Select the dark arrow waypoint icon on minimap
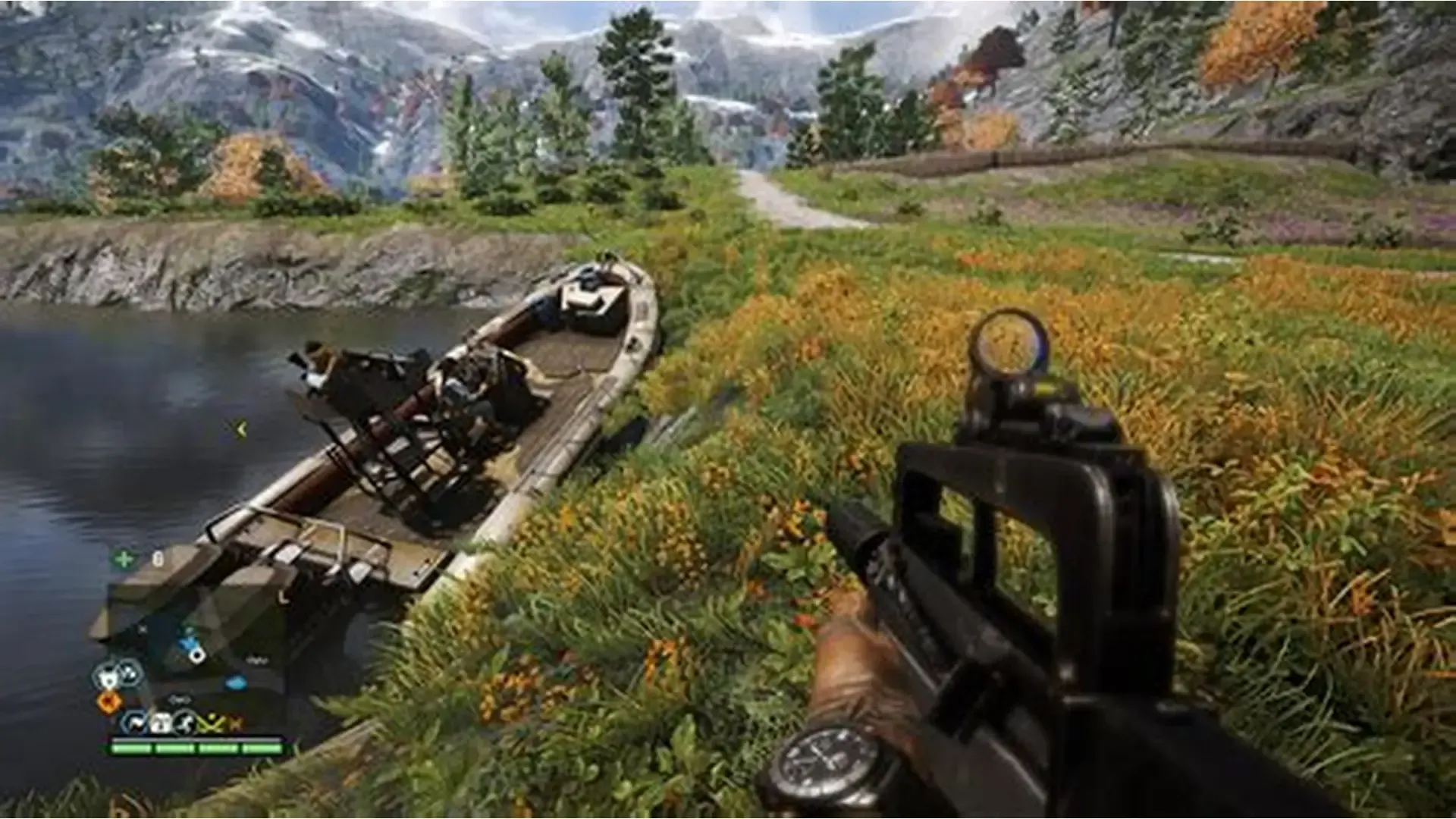Screen dimensions: 1456x819 click(137, 723)
